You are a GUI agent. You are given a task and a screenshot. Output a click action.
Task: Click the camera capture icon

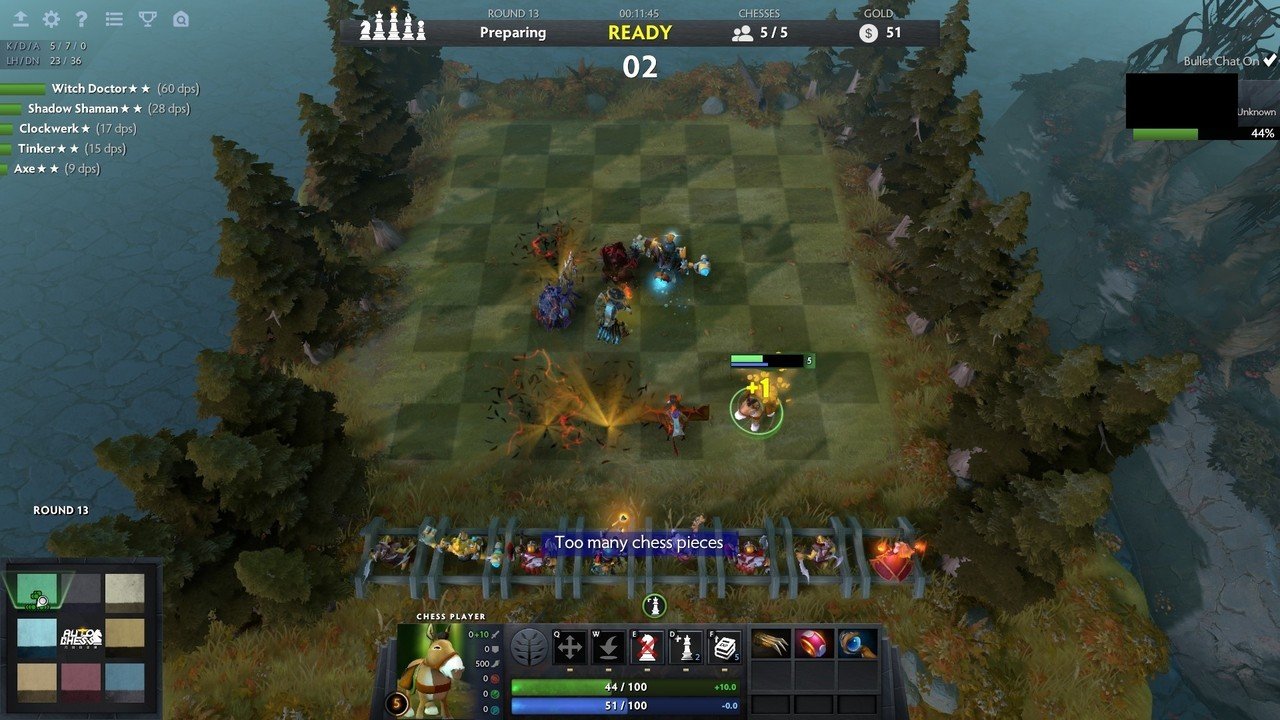click(x=182, y=19)
